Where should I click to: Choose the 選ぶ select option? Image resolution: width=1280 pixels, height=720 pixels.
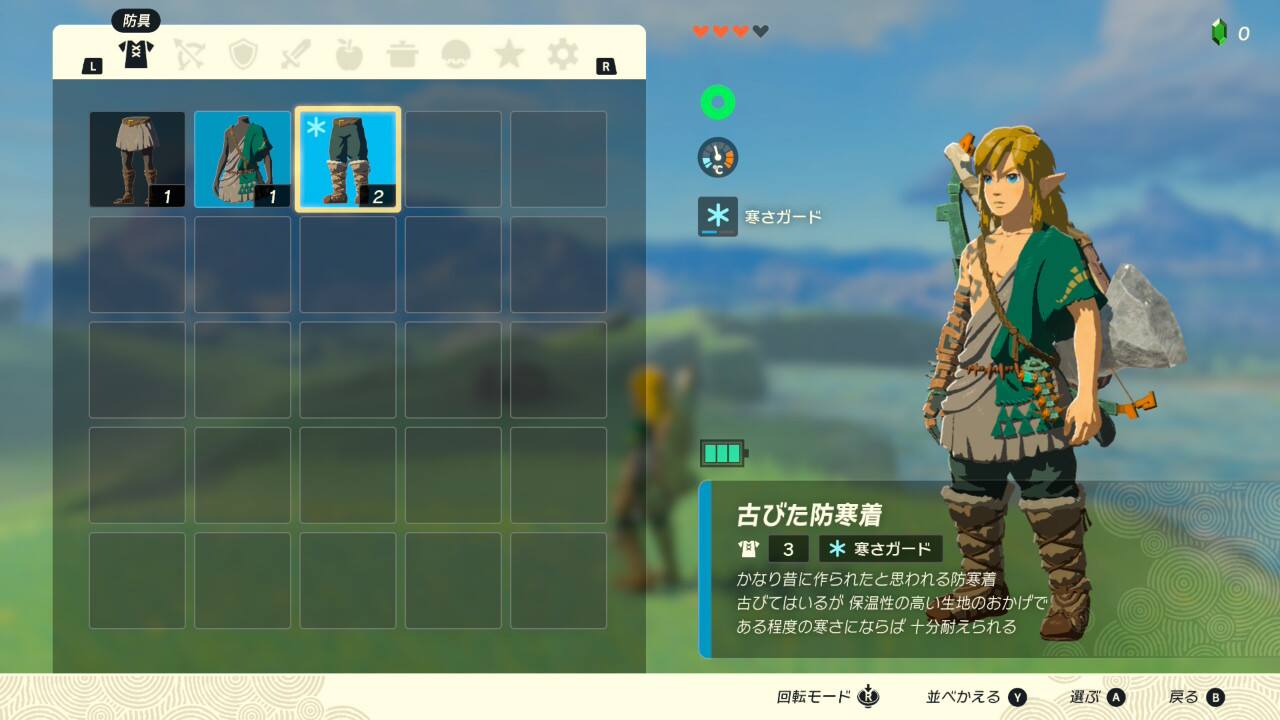coord(1097,698)
